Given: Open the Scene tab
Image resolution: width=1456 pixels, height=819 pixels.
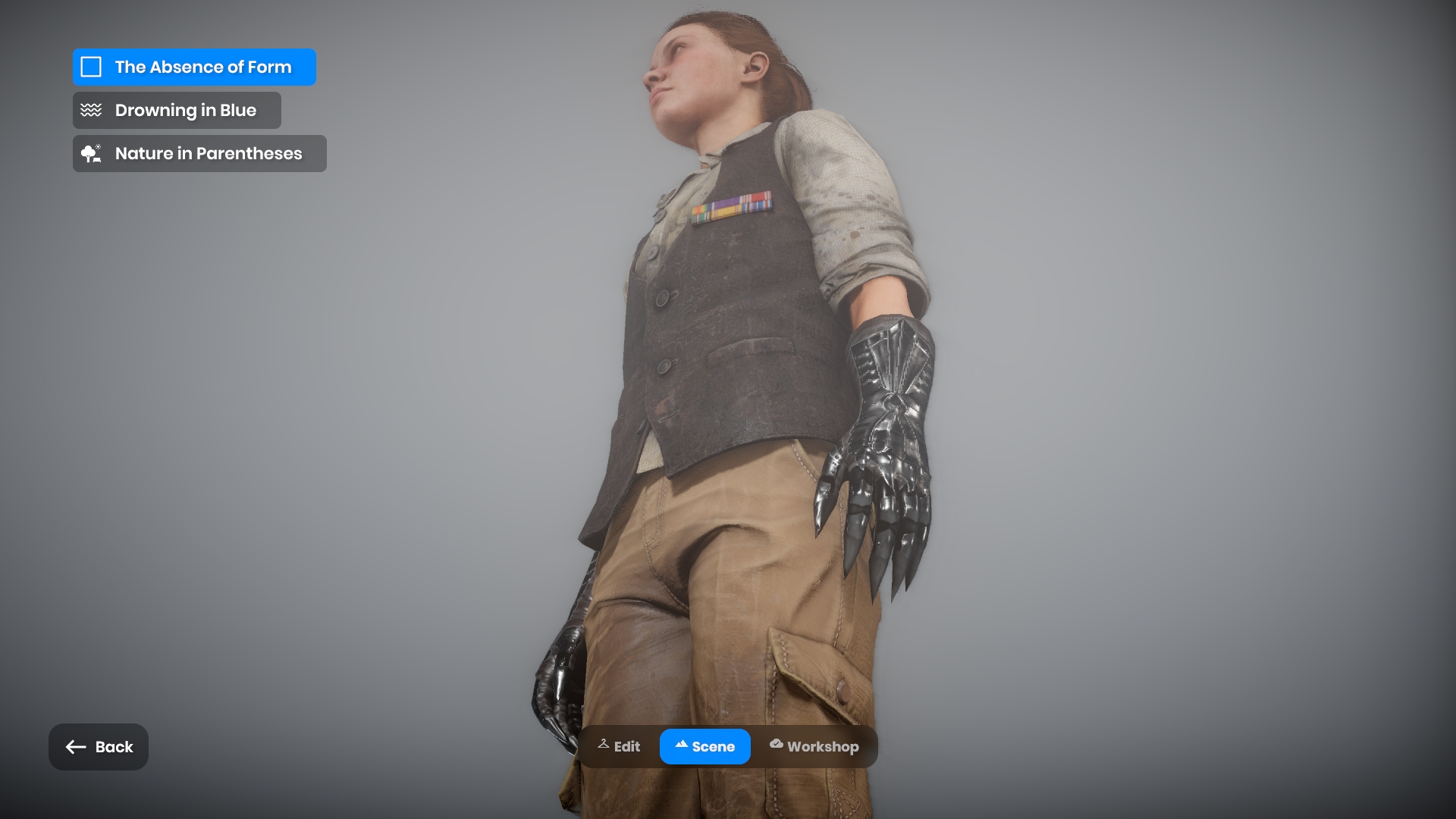Looking at the screenshot, I should click(x=704, y=747).
